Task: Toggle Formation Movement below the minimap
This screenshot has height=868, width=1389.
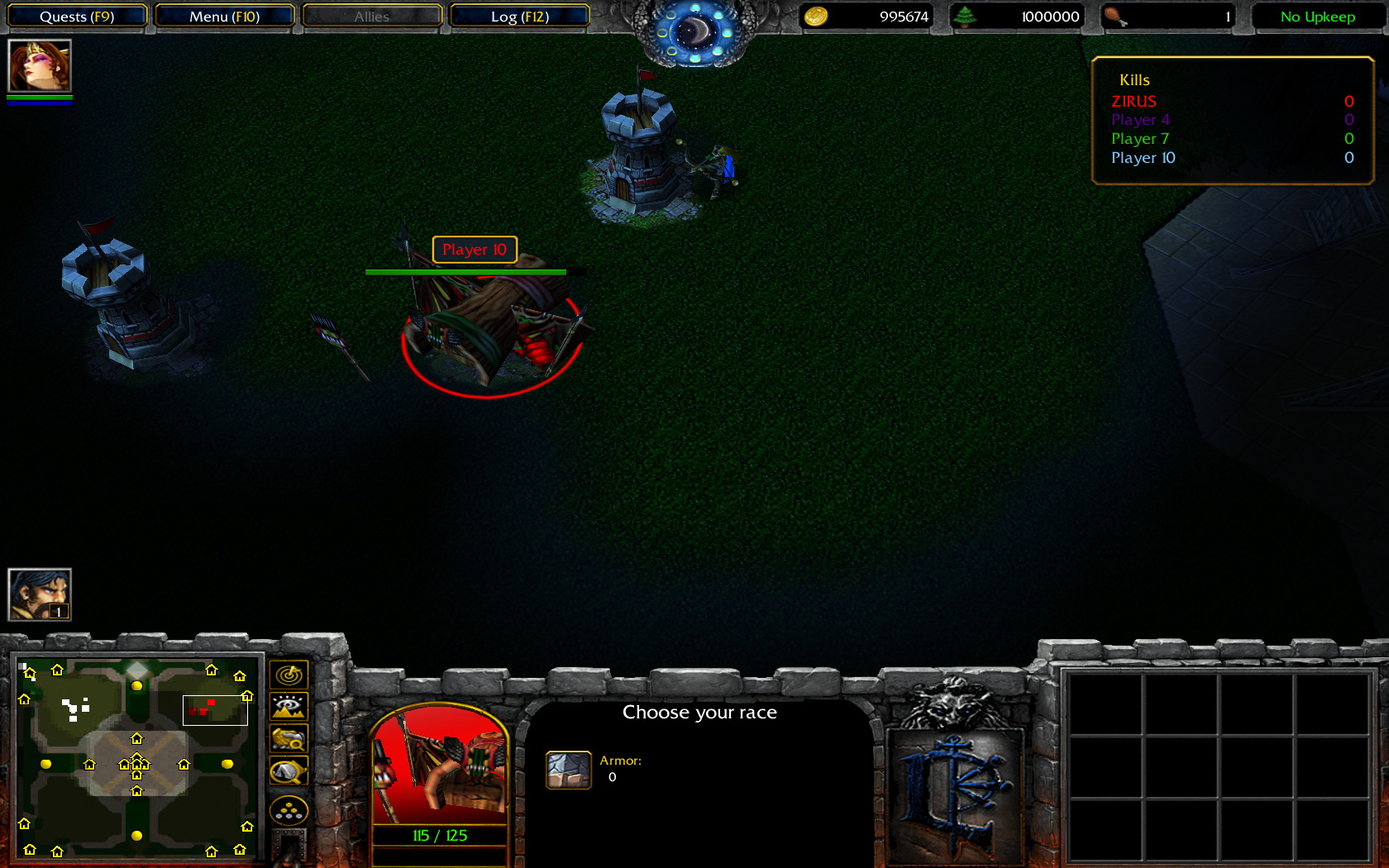Action: coord(288,811)
